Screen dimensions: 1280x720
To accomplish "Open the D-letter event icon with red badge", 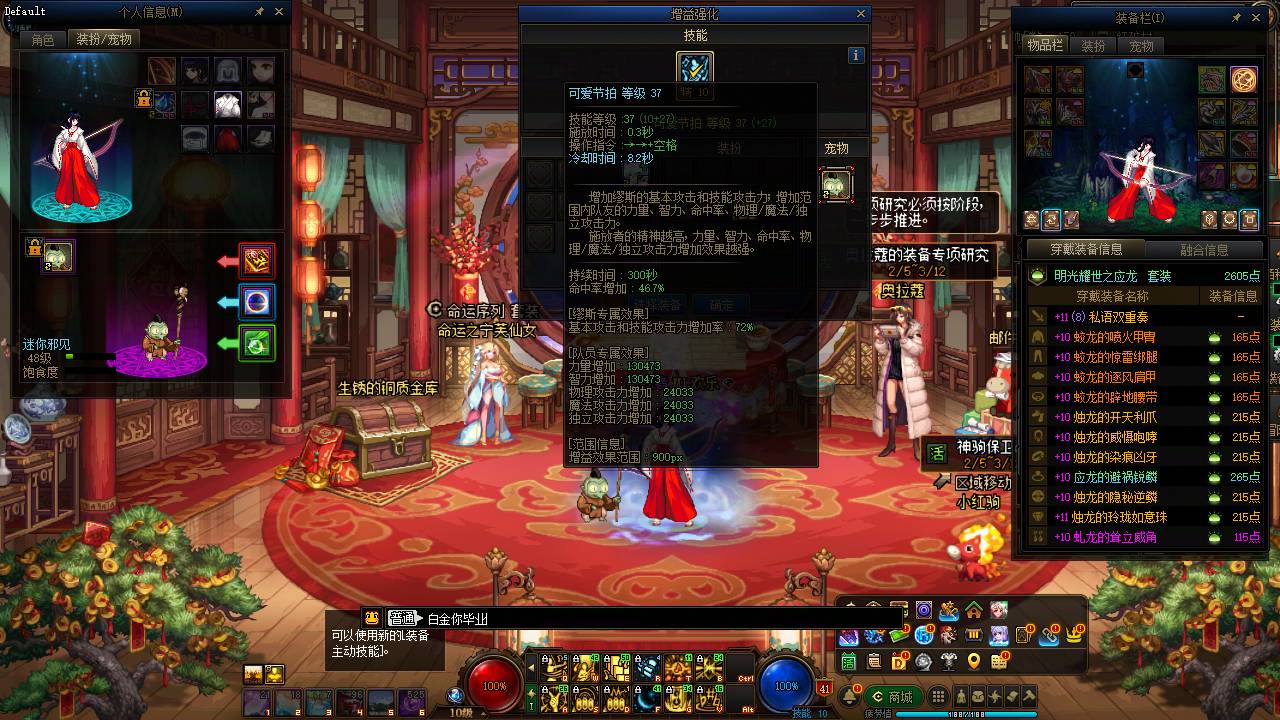I will coord(899,660).
